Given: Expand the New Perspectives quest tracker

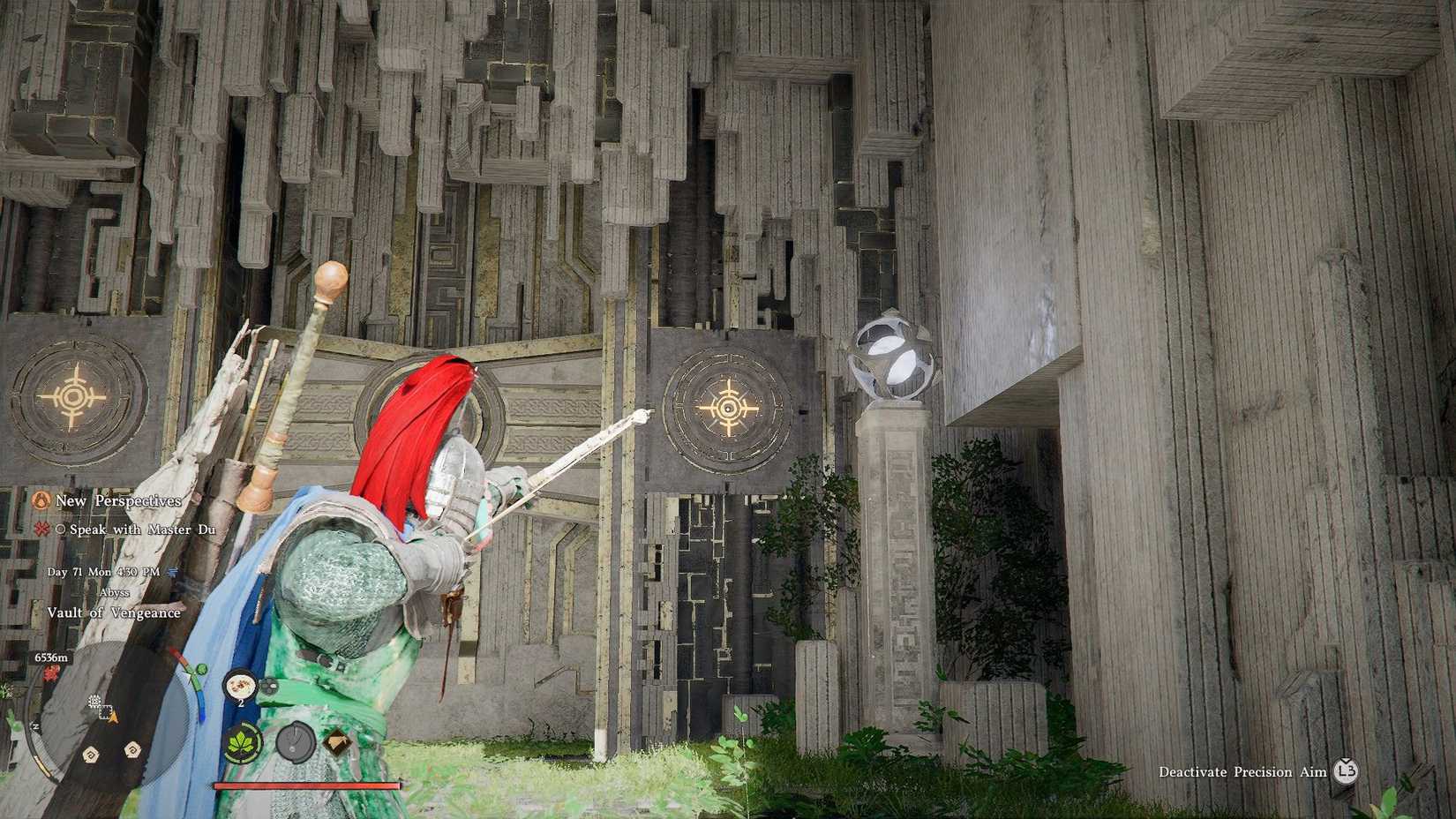Looking at the screenshot, I should coord(118,500).
